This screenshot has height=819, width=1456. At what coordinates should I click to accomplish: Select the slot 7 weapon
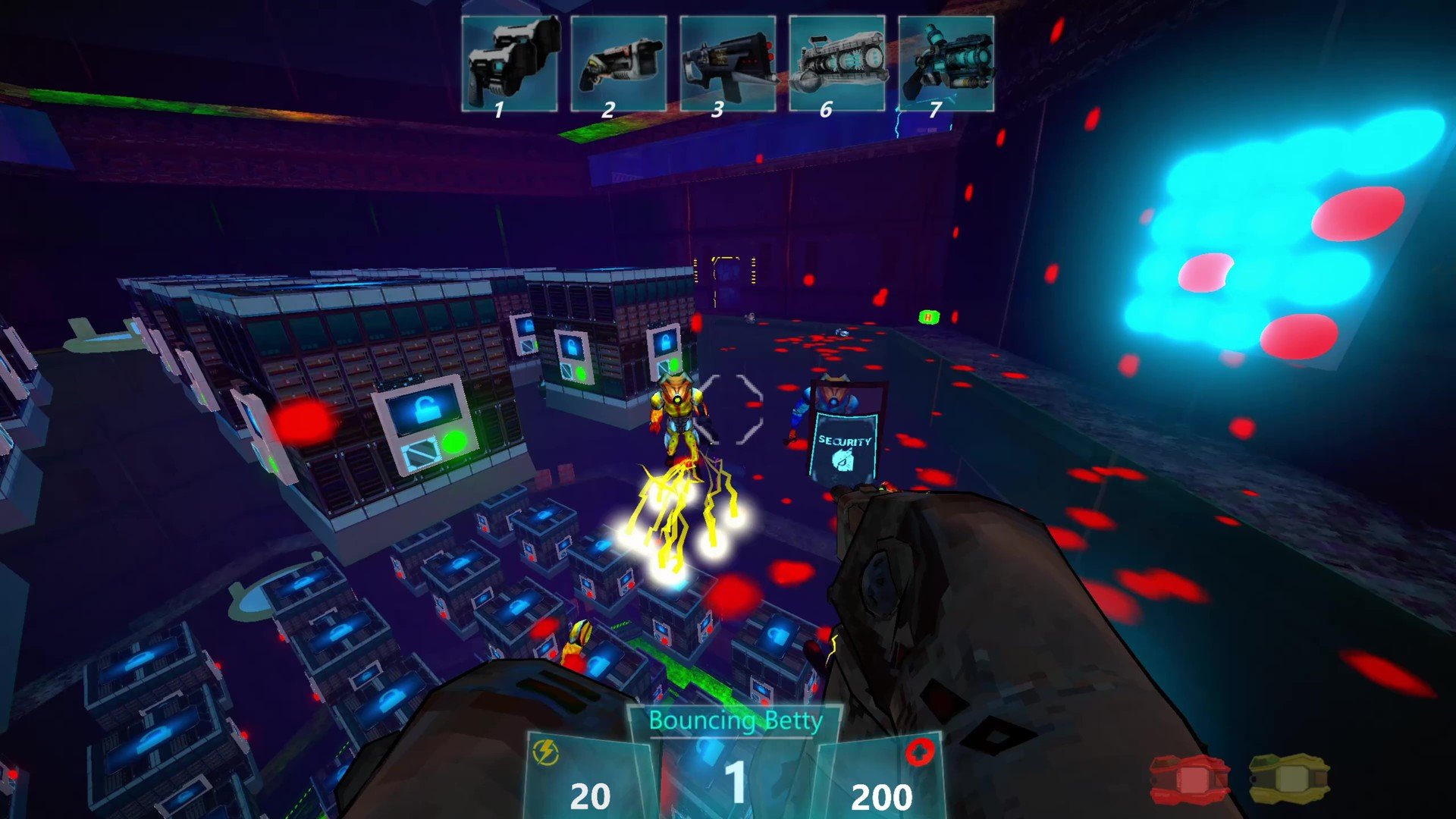pyautogui.click(x=946, y=65)
